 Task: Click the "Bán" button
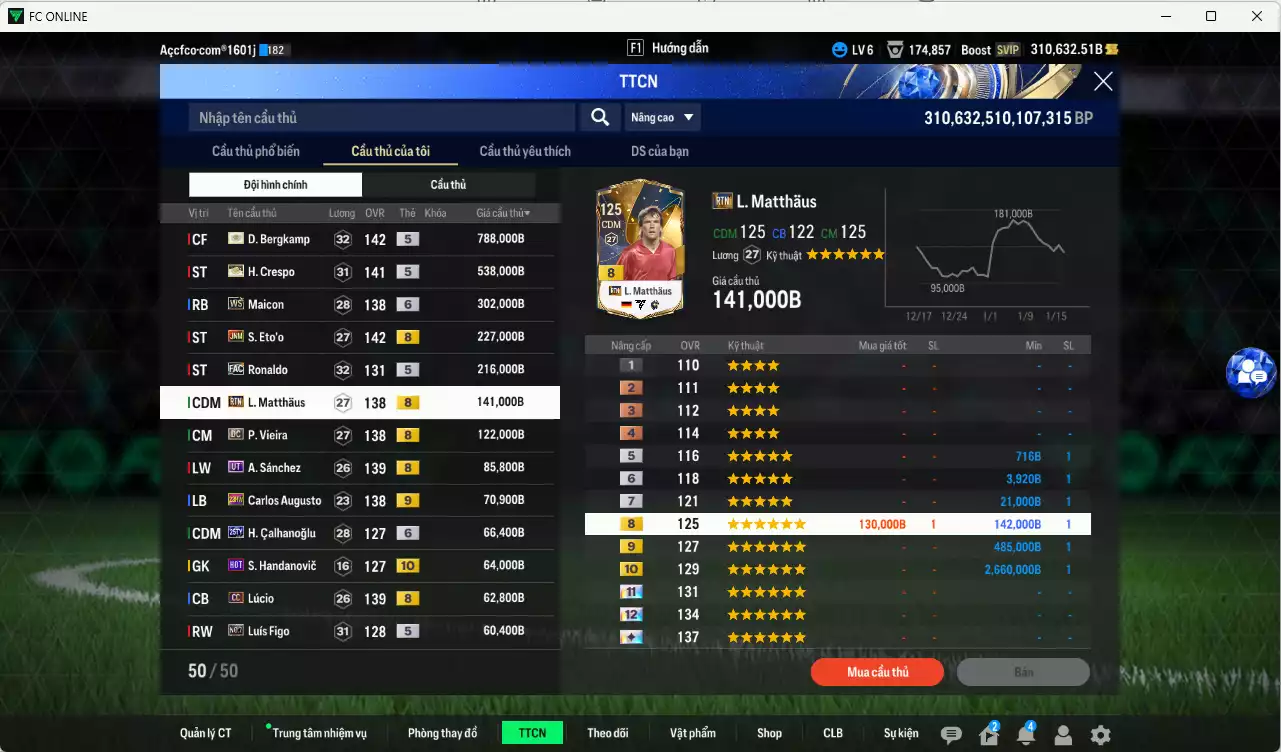[x=1023, y=671]
